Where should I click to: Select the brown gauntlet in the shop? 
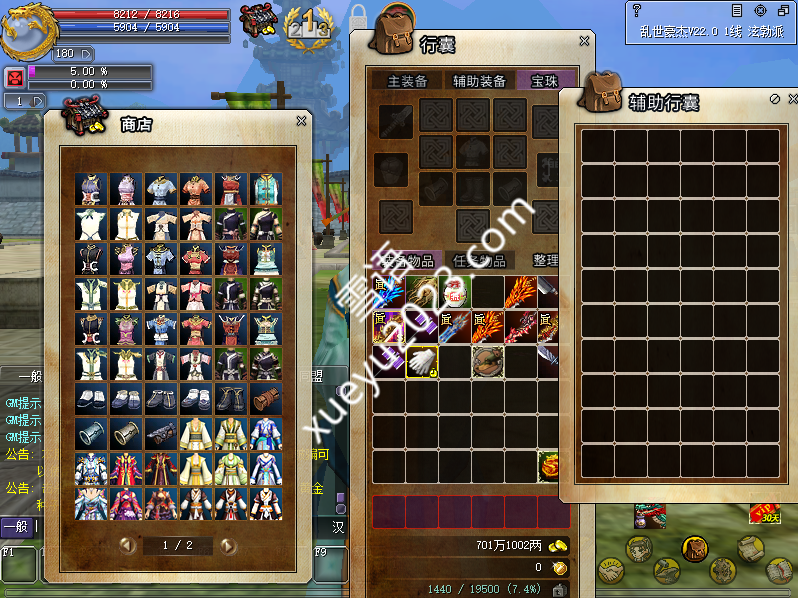[x=264, y=399]
